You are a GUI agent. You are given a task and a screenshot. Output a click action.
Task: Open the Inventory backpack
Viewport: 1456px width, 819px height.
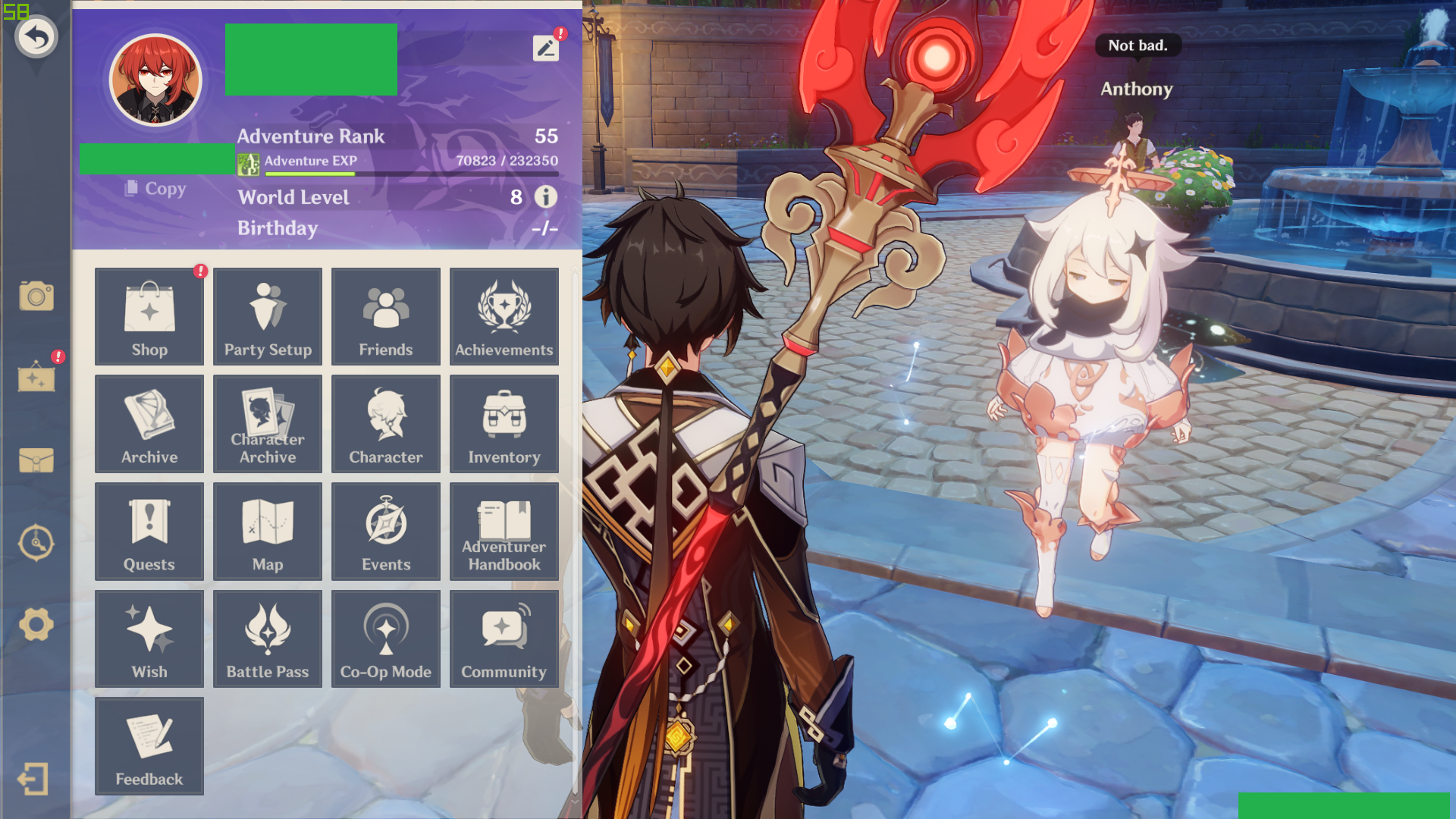(x=504, y=424)
